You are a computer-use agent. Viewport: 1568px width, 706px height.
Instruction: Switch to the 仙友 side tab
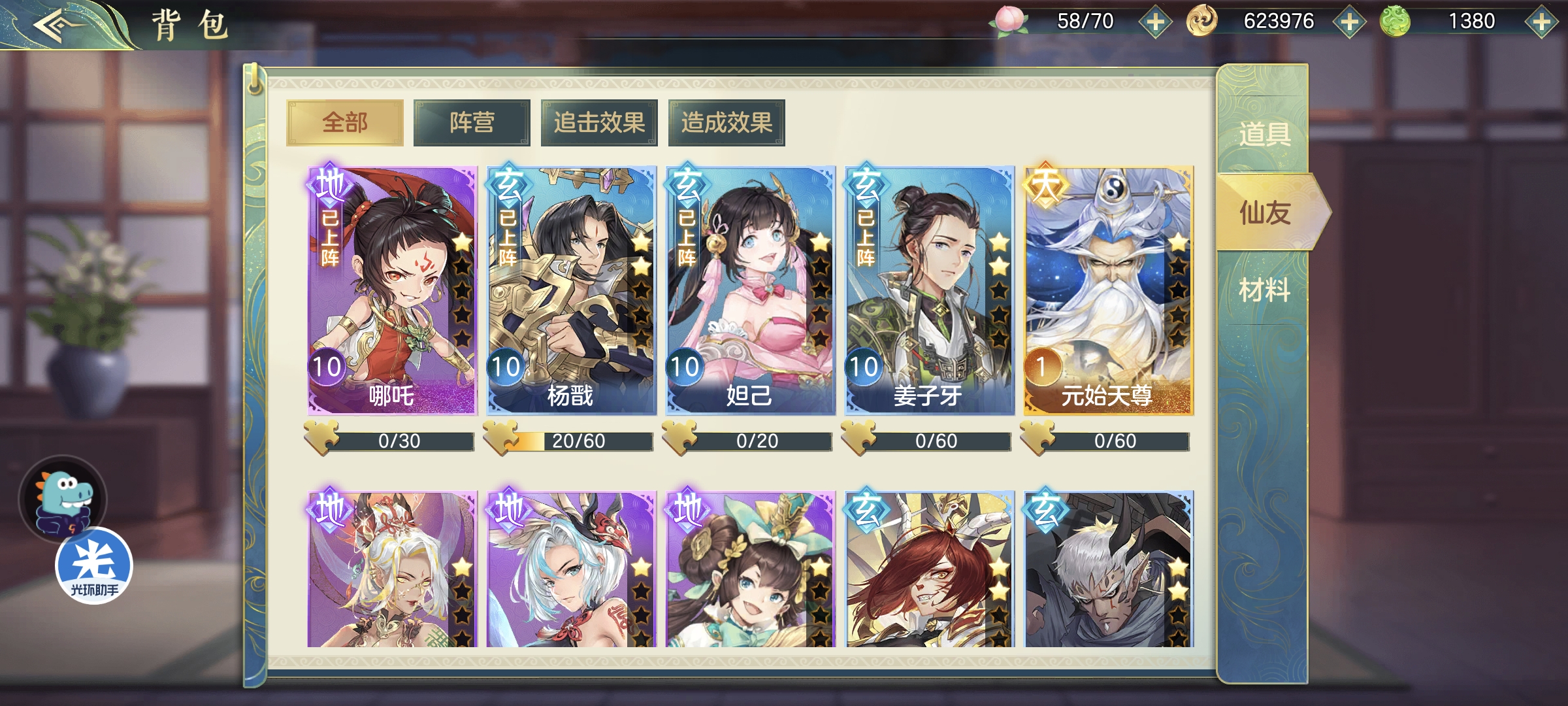[1265, 212]
